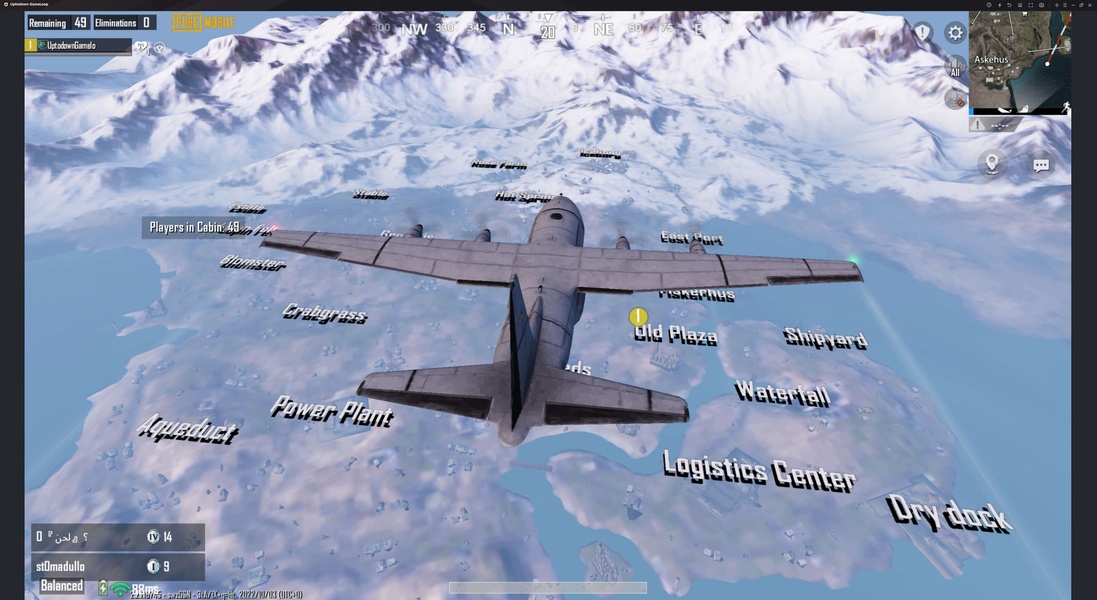This screenshot has height=600, width=1097.
Task: Open the quick chat bubble
Action: pos(1041,165)
